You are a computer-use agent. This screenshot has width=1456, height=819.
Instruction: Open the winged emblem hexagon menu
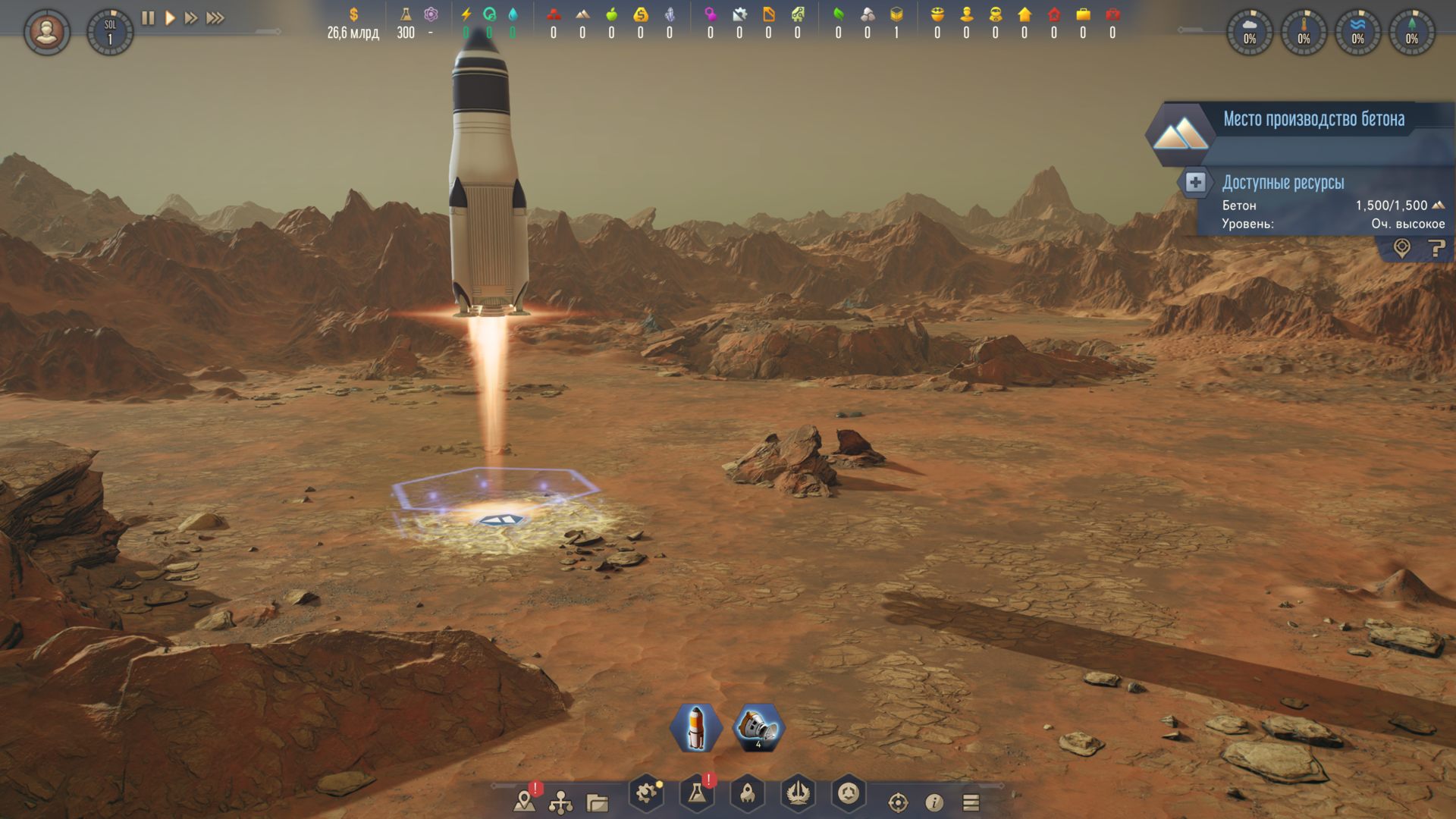pyautogui.click(x=798, y=794)
